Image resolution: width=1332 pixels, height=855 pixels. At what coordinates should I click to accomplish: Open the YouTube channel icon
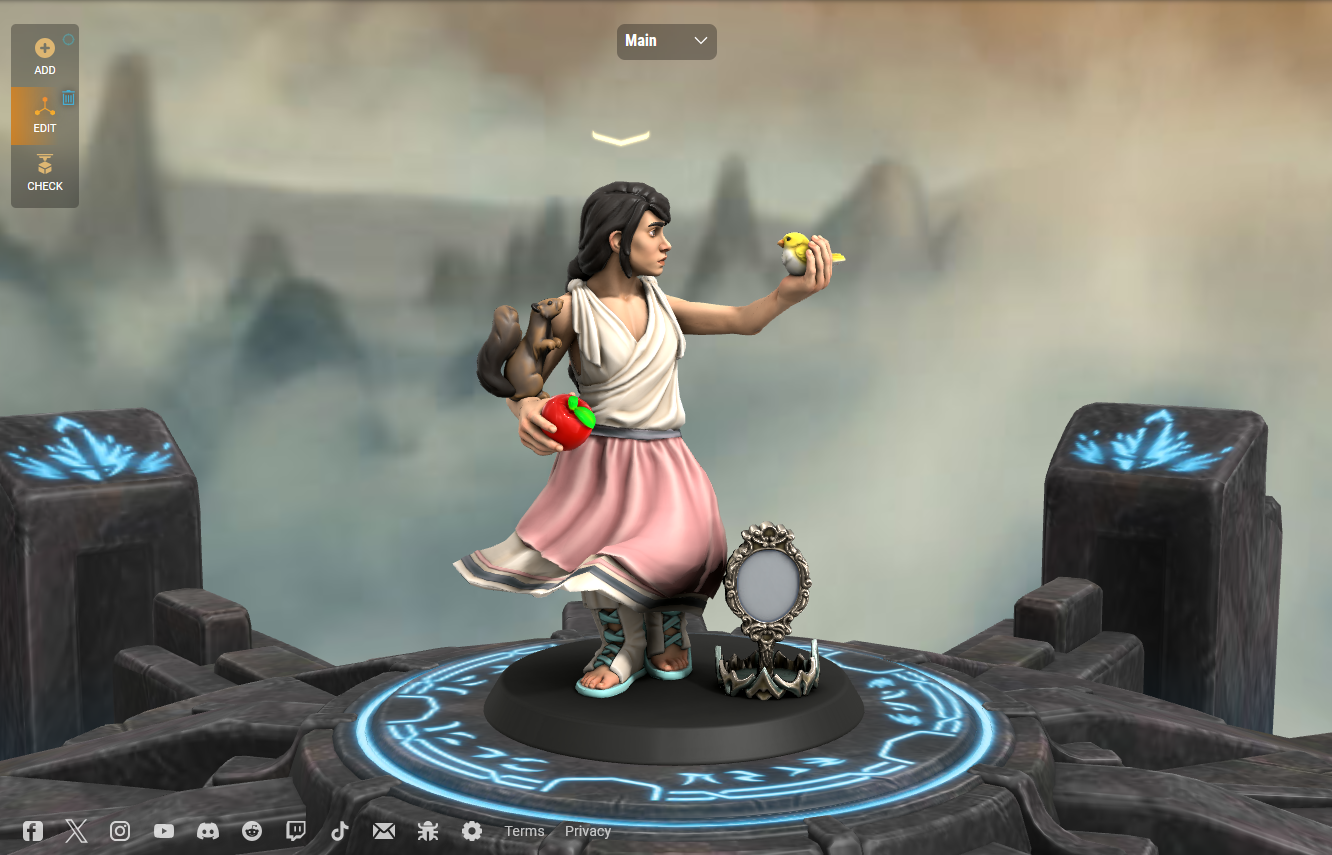click(163, 831)
